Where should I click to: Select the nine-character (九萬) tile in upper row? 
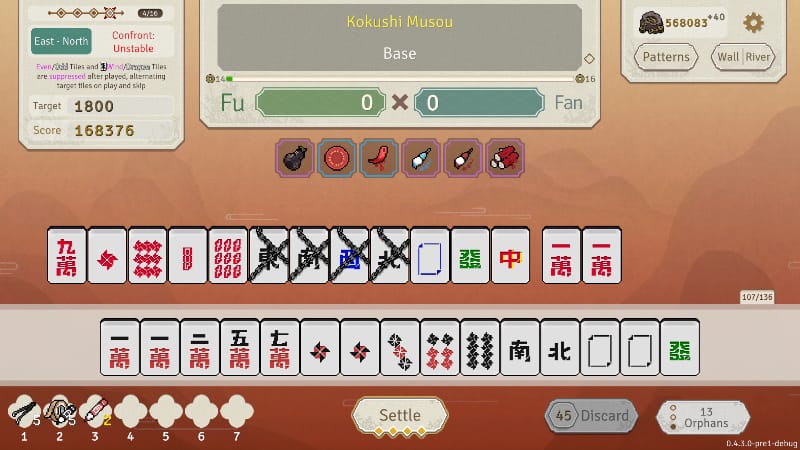(67, 255)
